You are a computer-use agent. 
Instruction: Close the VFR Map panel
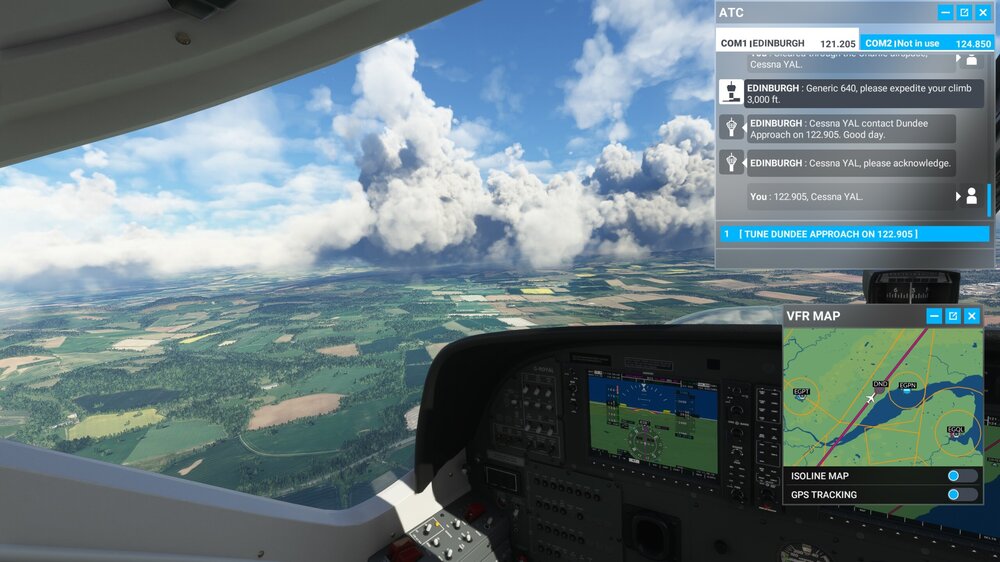971,316
